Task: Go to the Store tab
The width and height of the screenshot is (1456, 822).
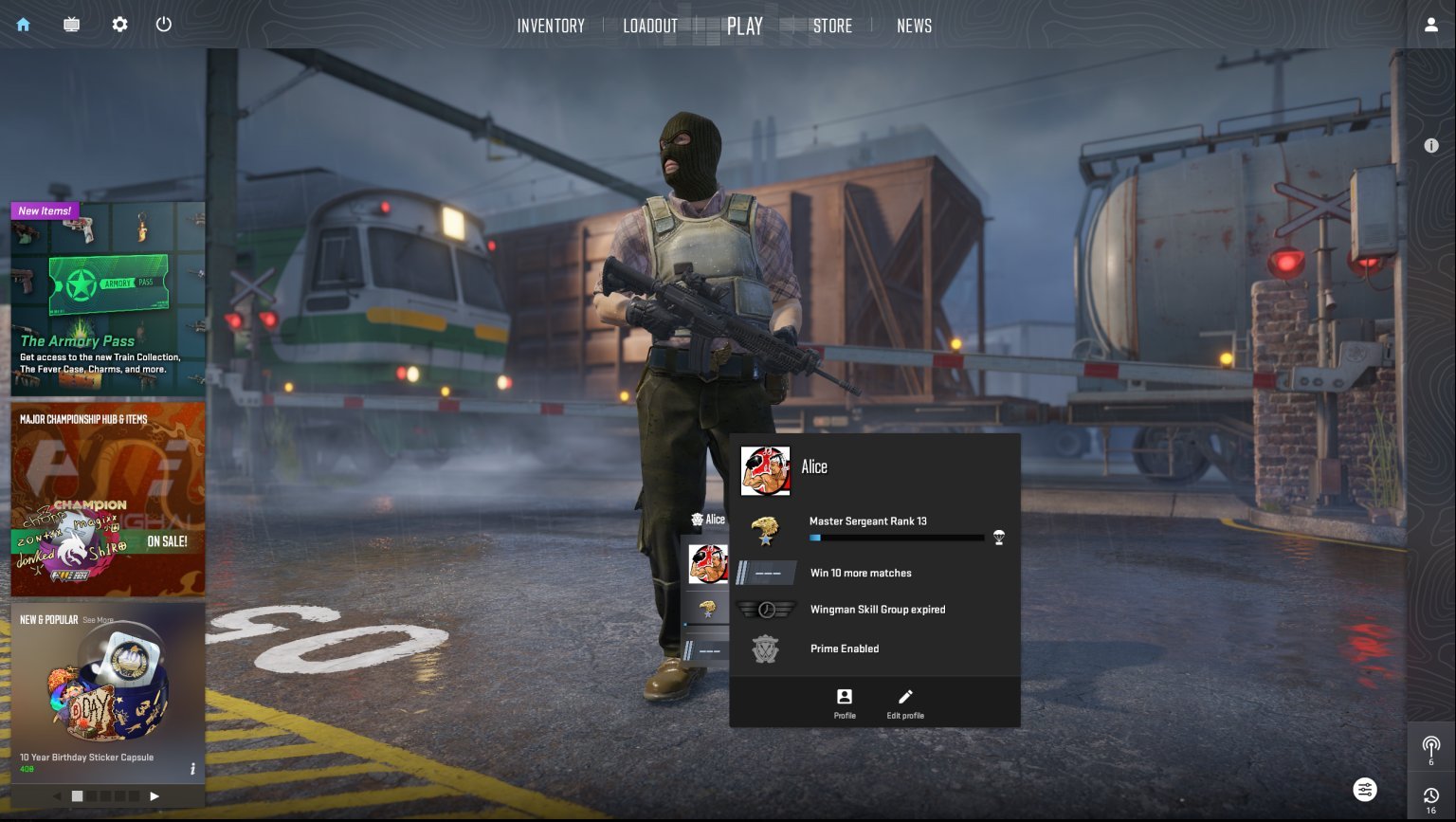Action: coord(832,26)
